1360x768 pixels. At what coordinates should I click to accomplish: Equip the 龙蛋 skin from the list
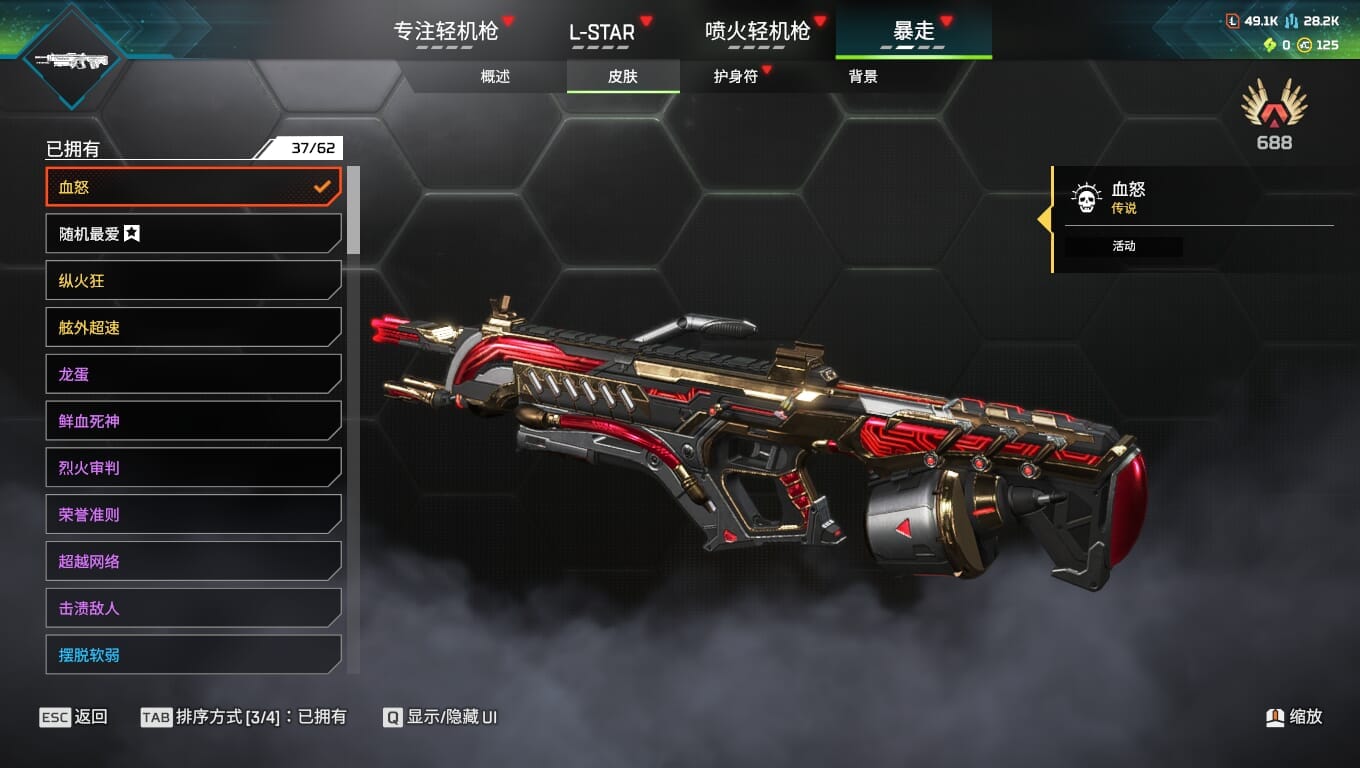[x=193, y=374]
